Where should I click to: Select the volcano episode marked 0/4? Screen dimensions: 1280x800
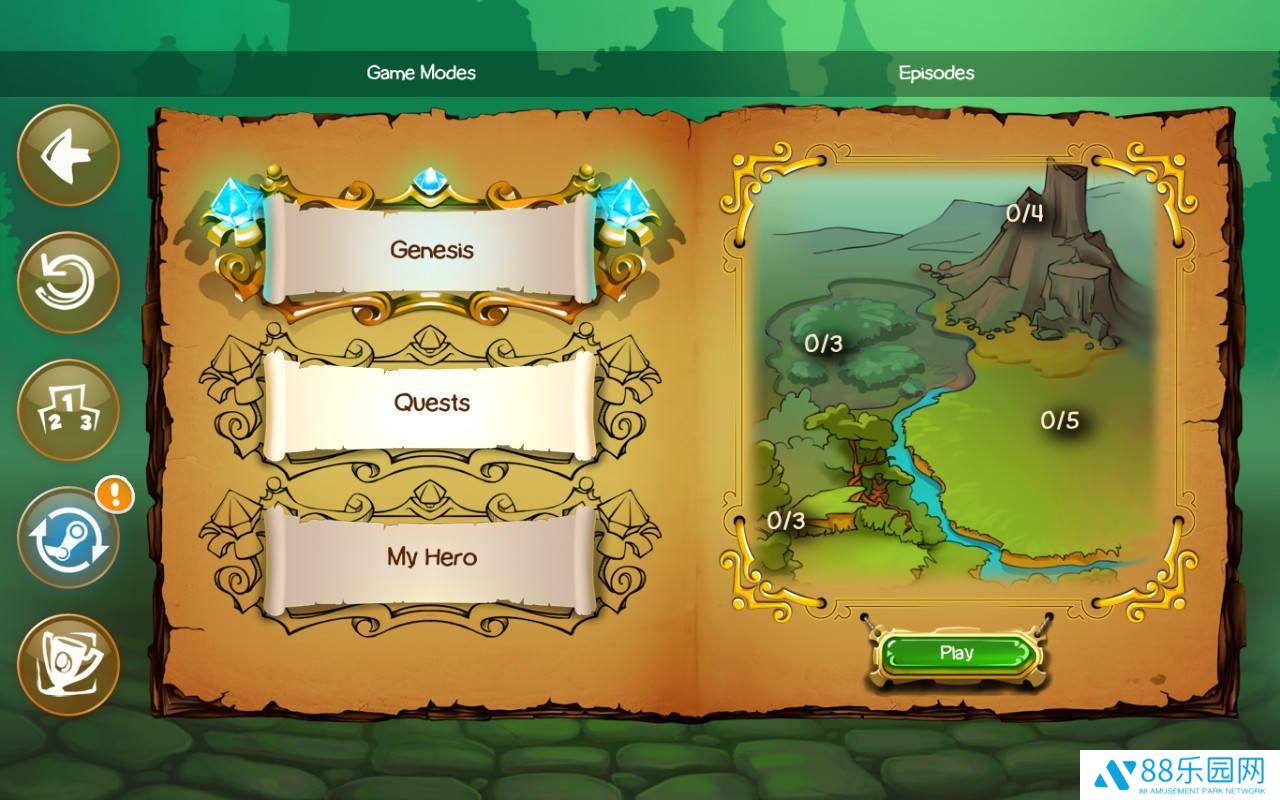tap(1025, 213)
